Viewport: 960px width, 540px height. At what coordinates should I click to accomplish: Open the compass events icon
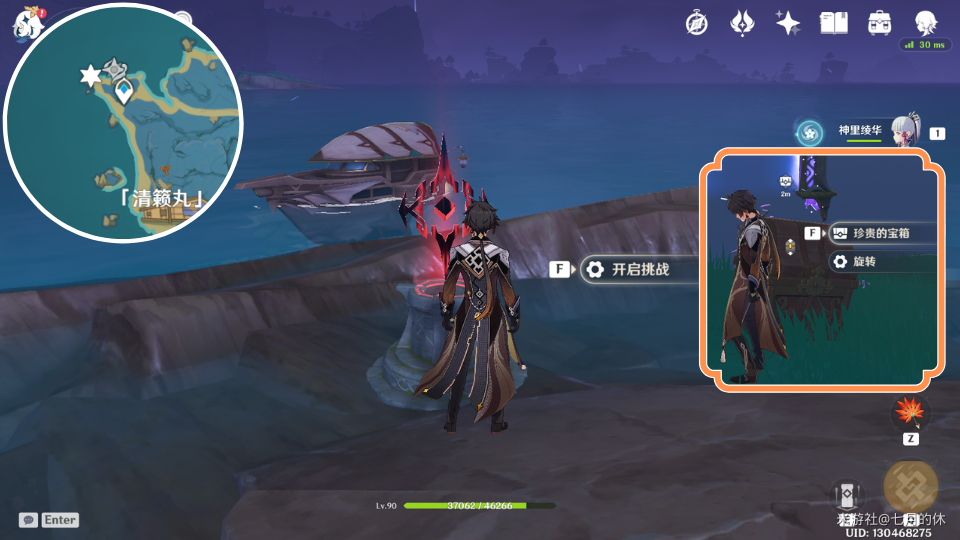tap(696, 23)
